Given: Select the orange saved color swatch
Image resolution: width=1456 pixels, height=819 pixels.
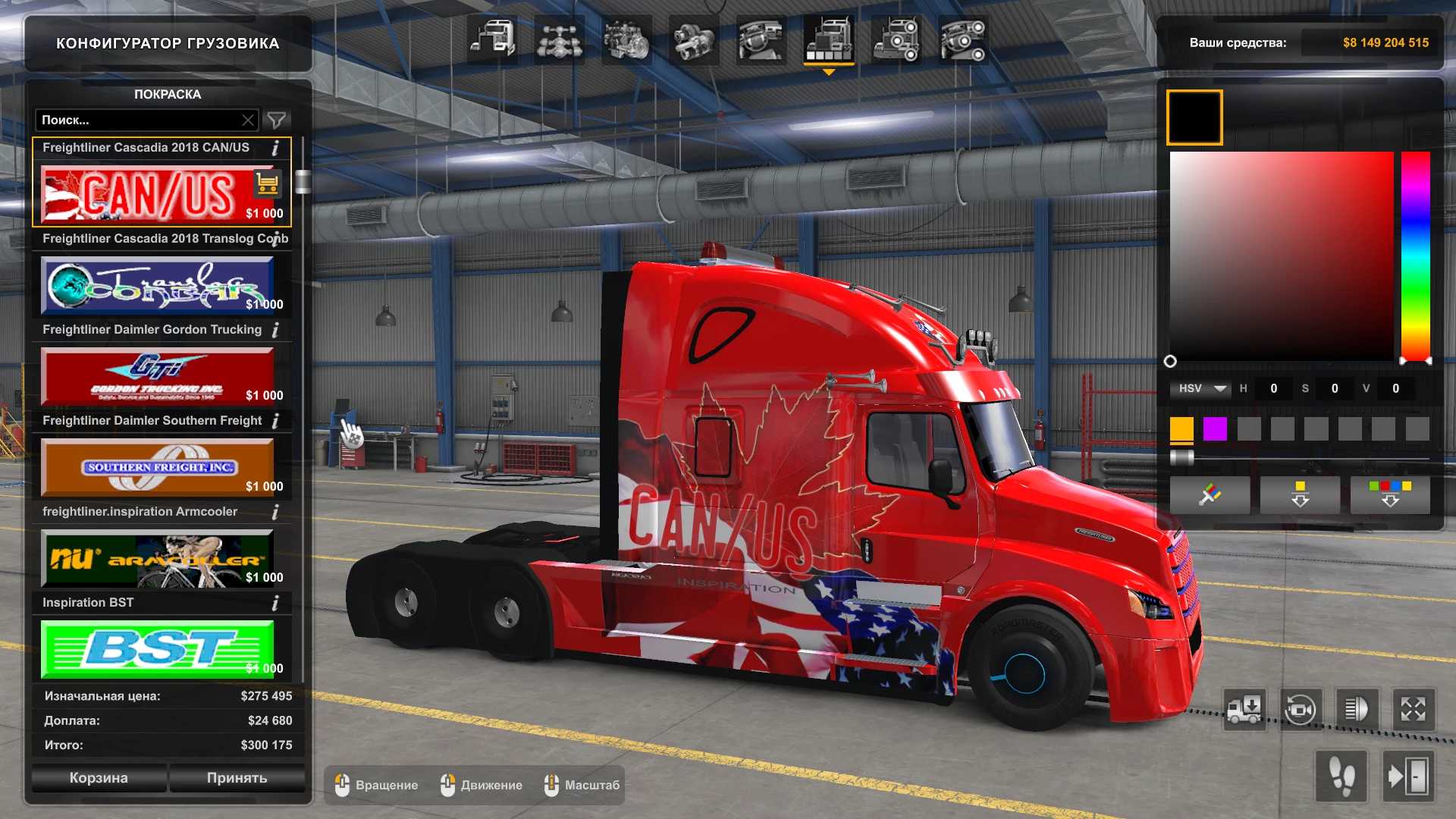Looking at the screenshot, I should tap(1181, 429).
